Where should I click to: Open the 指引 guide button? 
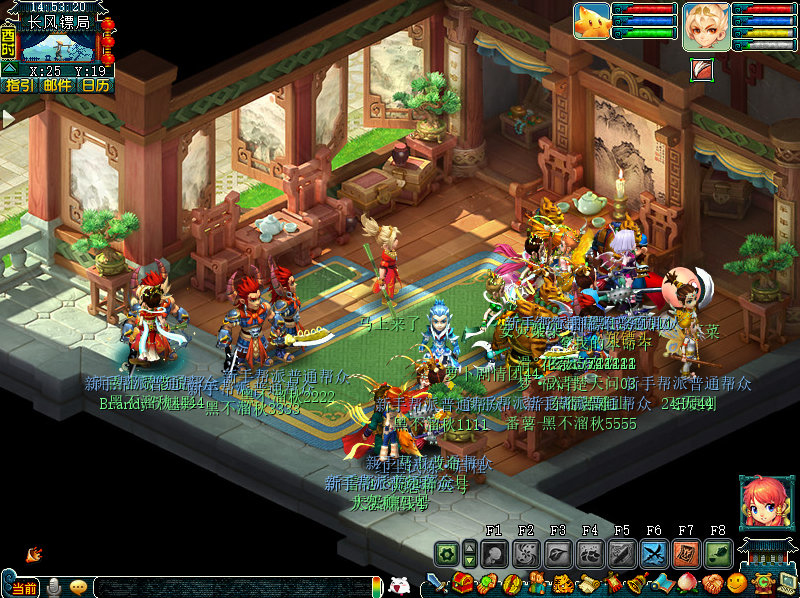coord(19,86)
